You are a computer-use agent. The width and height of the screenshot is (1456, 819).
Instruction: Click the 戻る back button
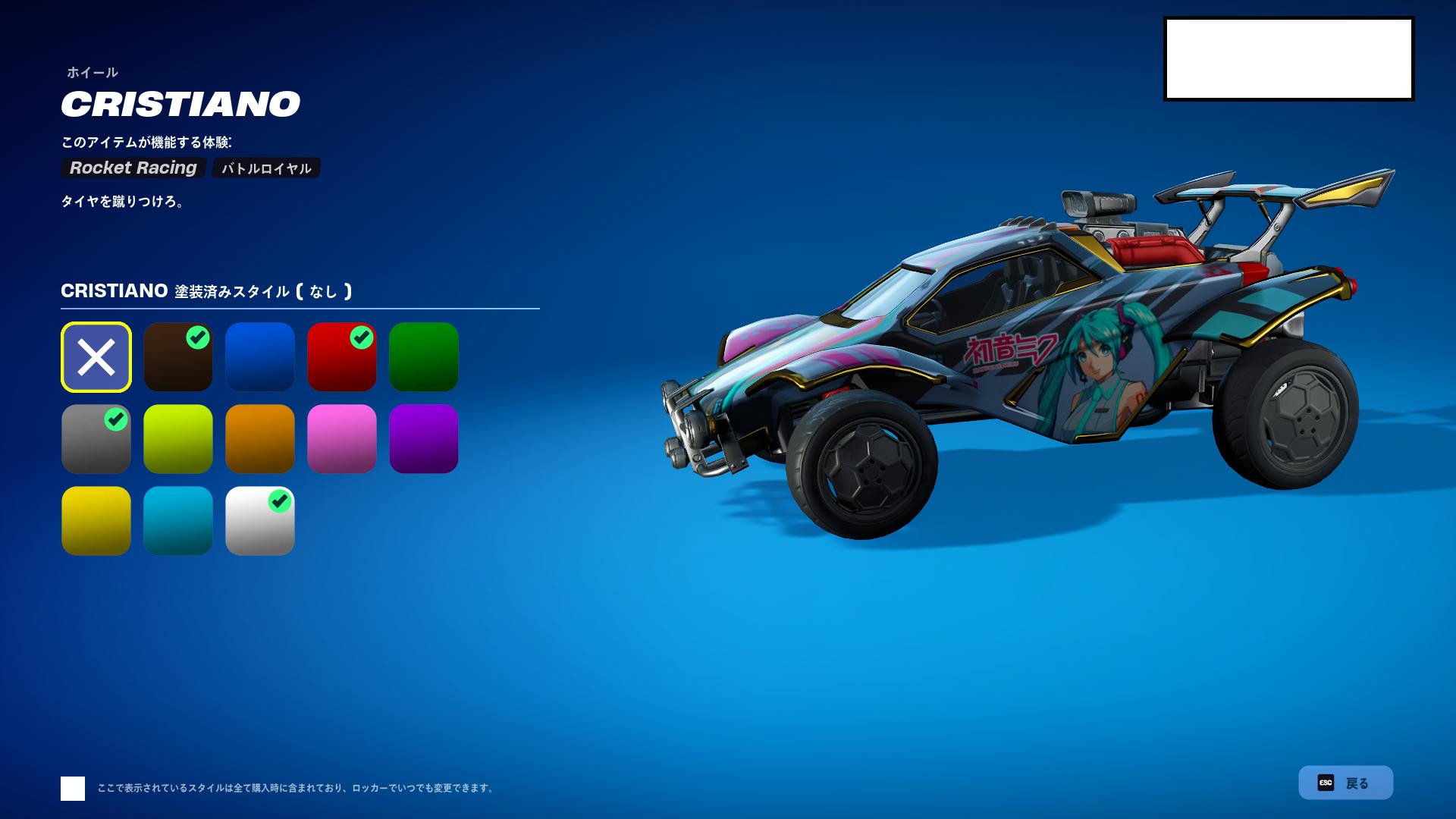pos(1345,783)
